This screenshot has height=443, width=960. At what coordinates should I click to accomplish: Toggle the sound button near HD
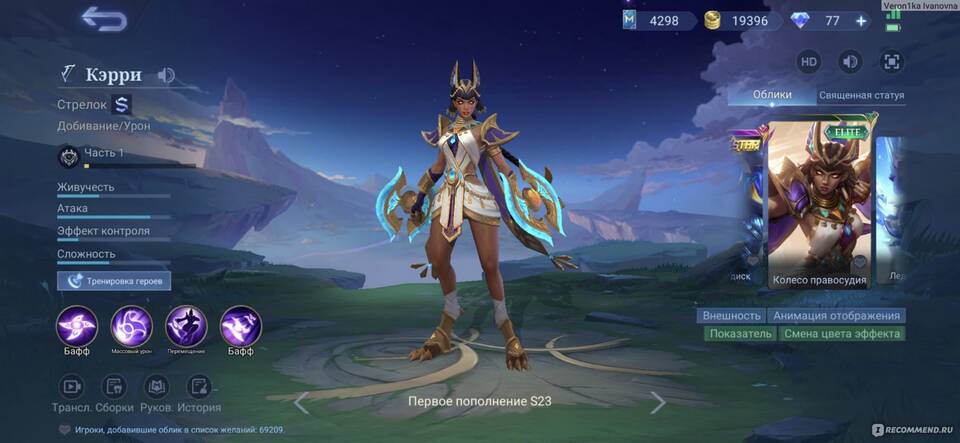point(850,62)
